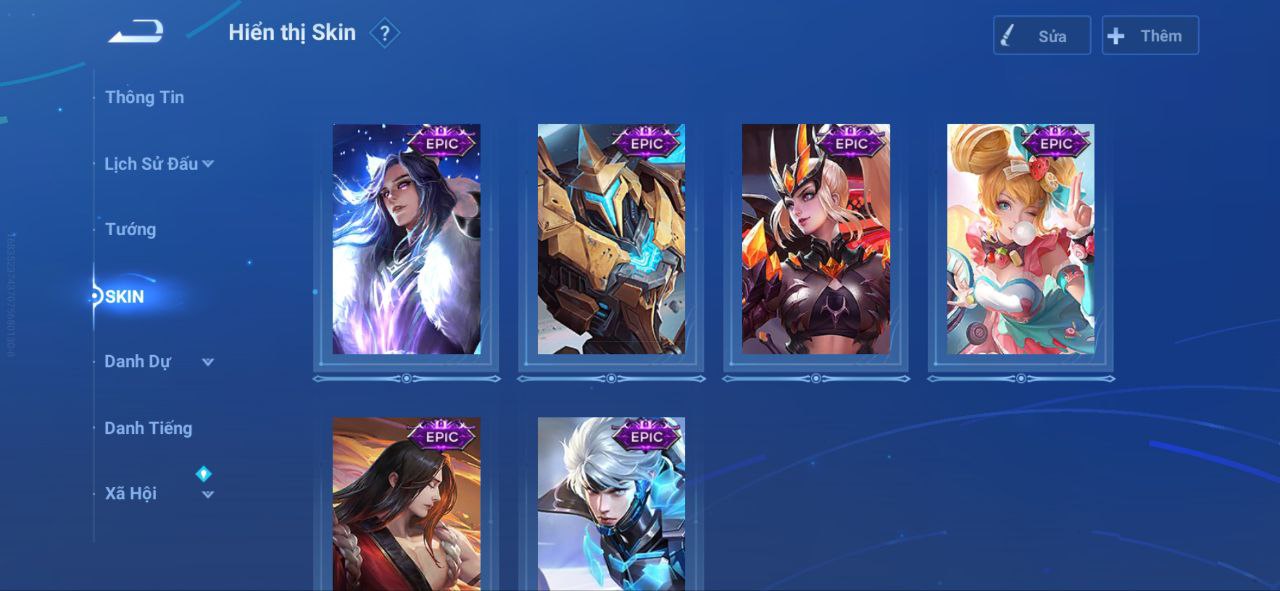
Task: Choose the golden armored mech skin card
Action: coord(611,240)
